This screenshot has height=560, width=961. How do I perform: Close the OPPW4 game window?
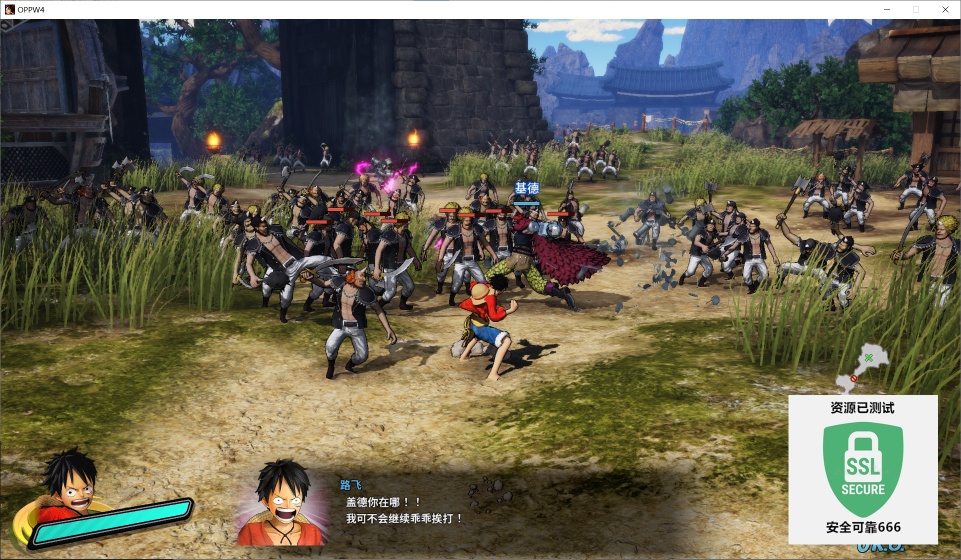tap(943, 9)
